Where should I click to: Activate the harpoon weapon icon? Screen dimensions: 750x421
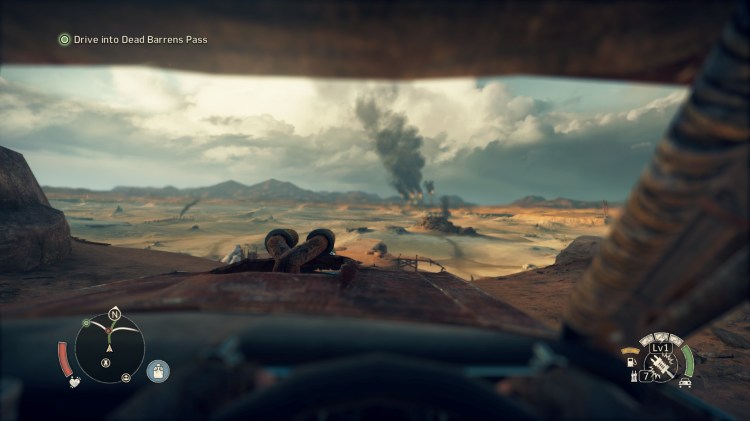click(x=659, y=364)
